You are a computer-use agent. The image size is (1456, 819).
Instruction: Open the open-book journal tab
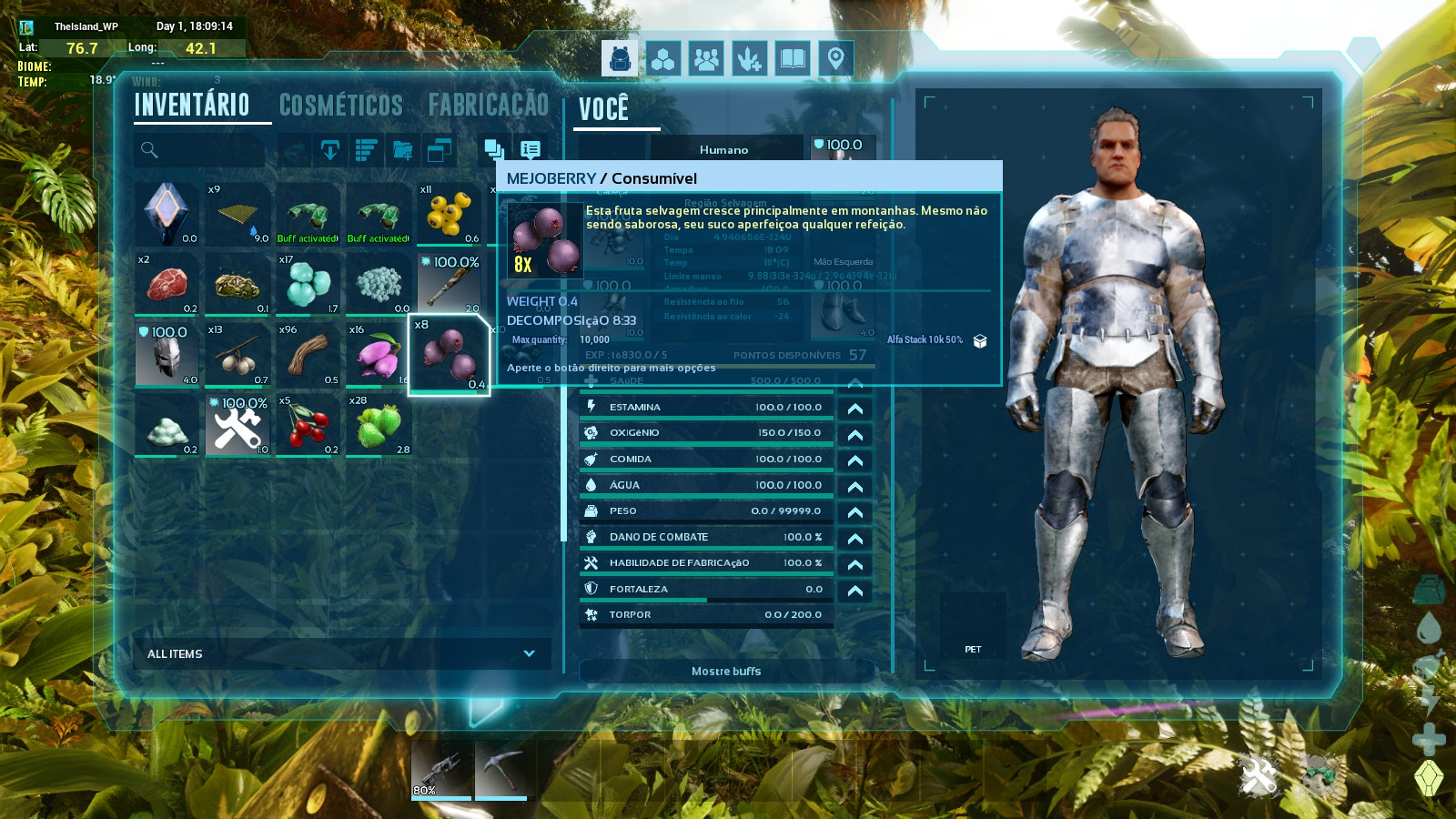793,59
